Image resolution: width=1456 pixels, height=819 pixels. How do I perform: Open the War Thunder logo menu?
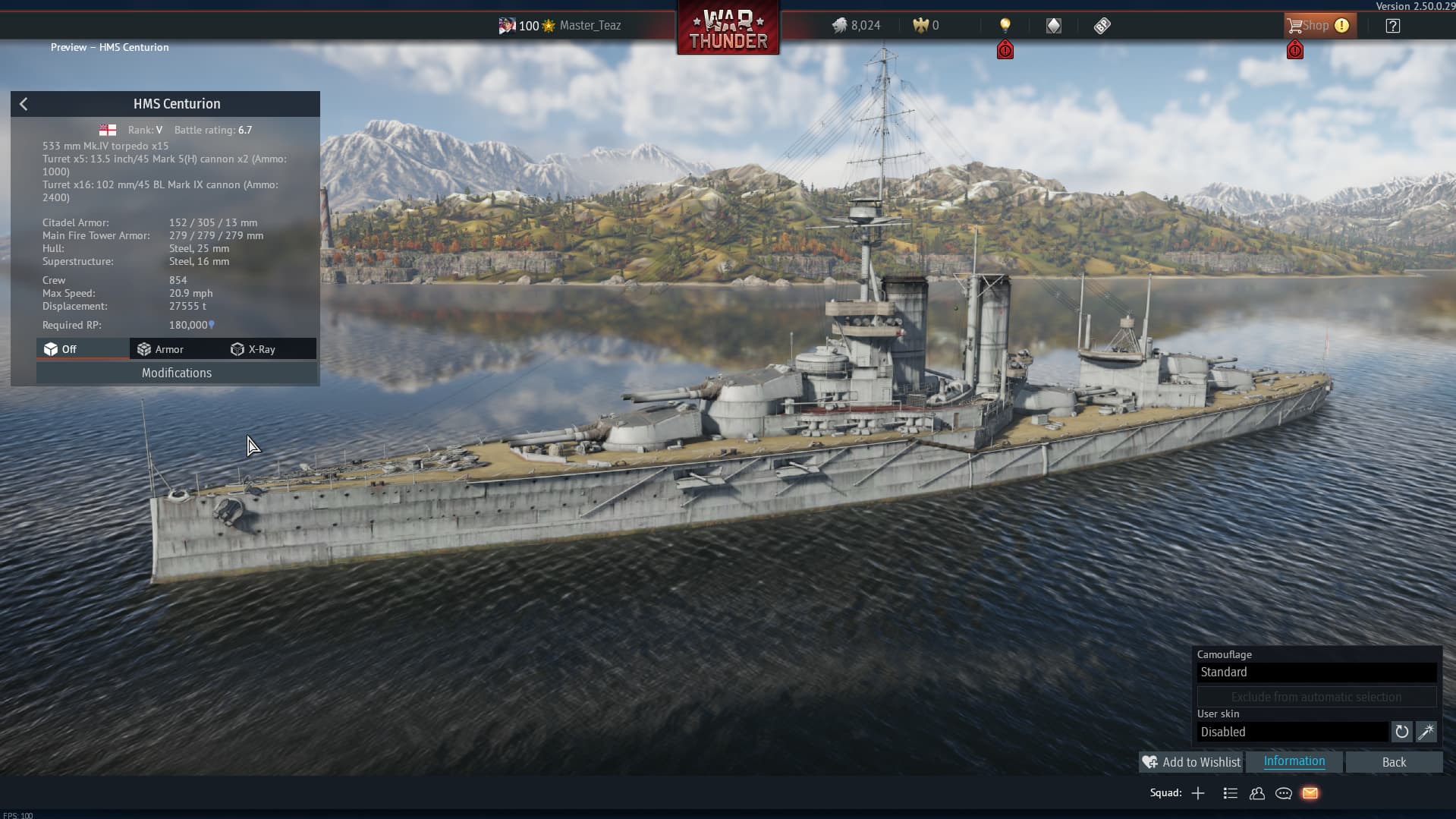[x=728, y=29]
